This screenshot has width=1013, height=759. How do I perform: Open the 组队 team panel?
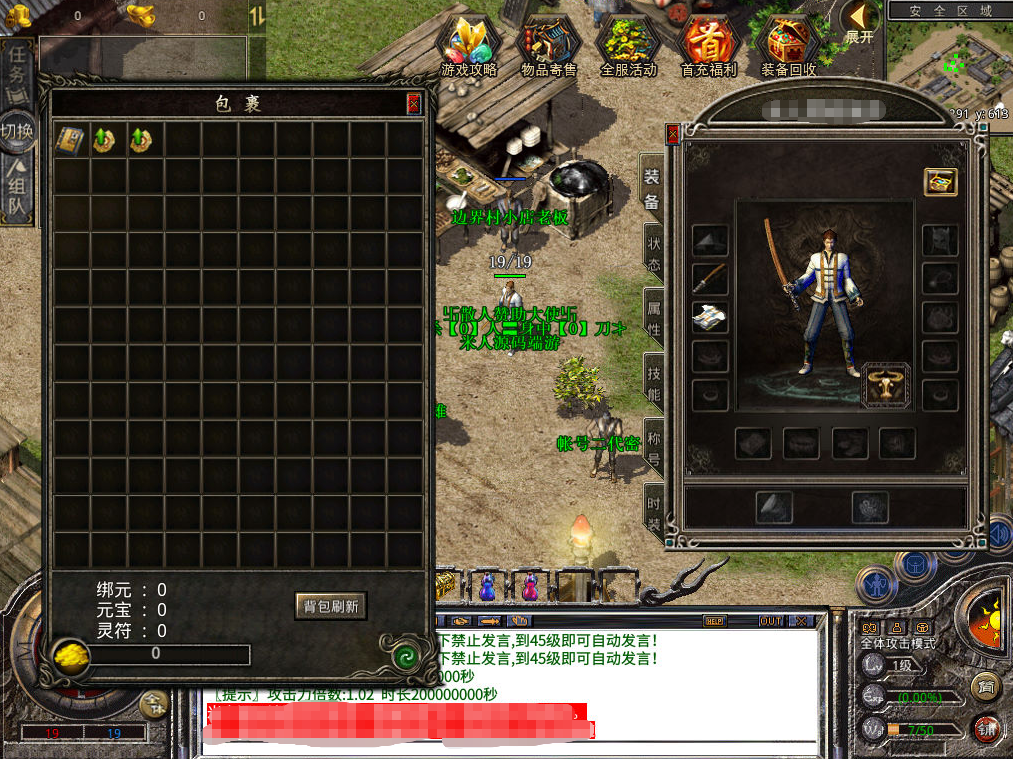pos(17,192)
